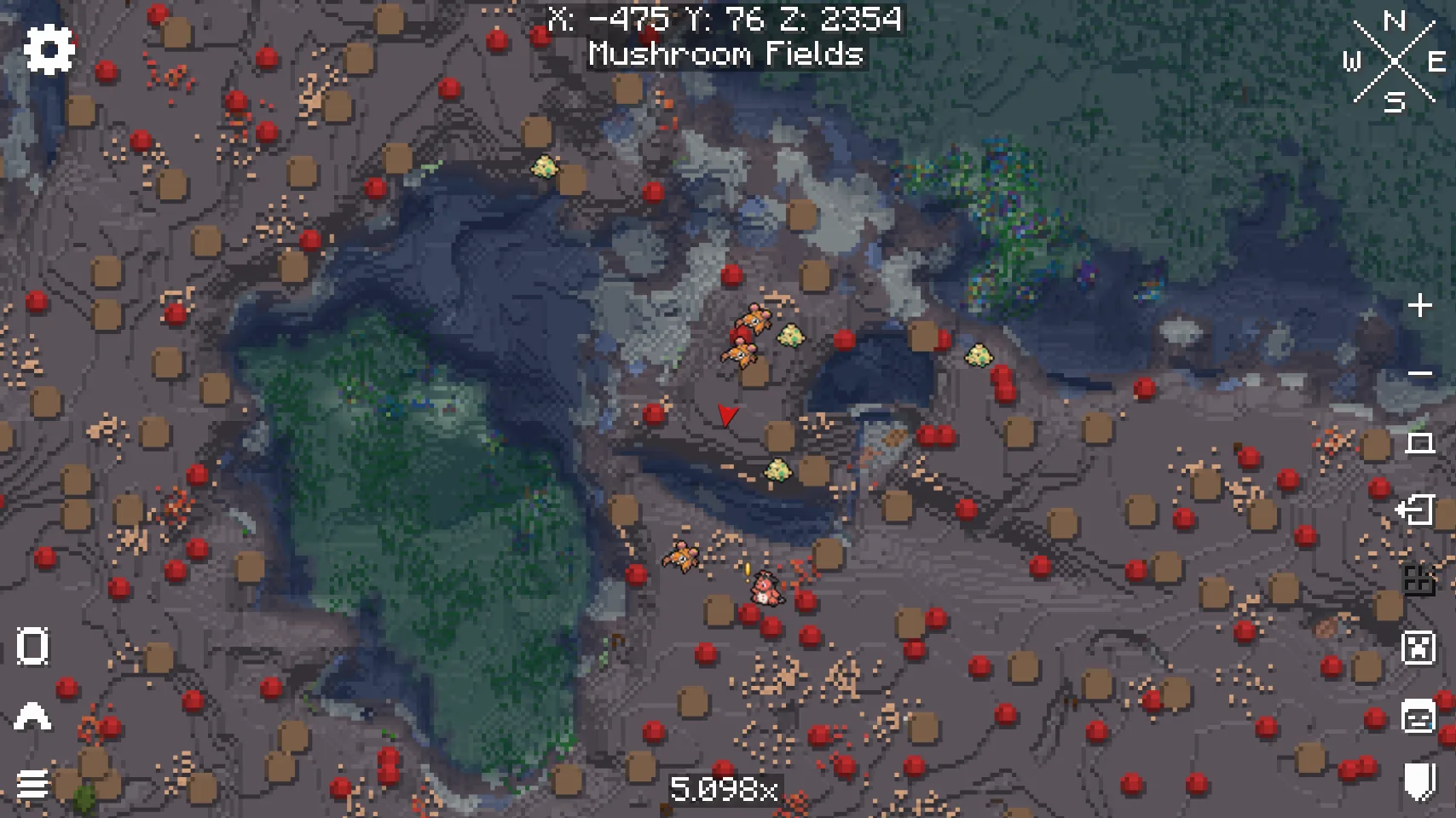Click the coordinates display at the top
Screen dimensions: 1456x818
[x=725, y=20]
